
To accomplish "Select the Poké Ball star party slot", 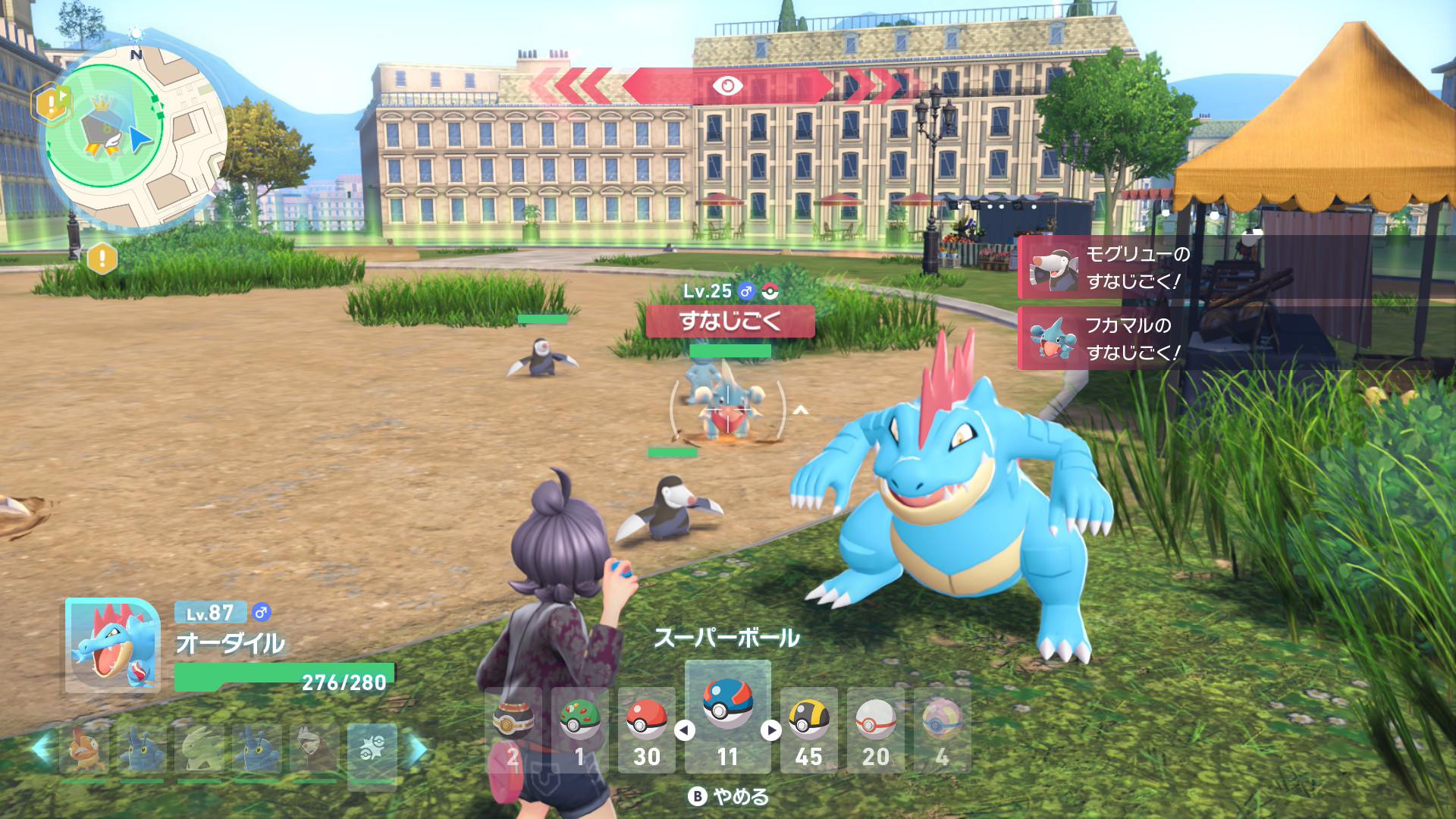I will (372, 749).
